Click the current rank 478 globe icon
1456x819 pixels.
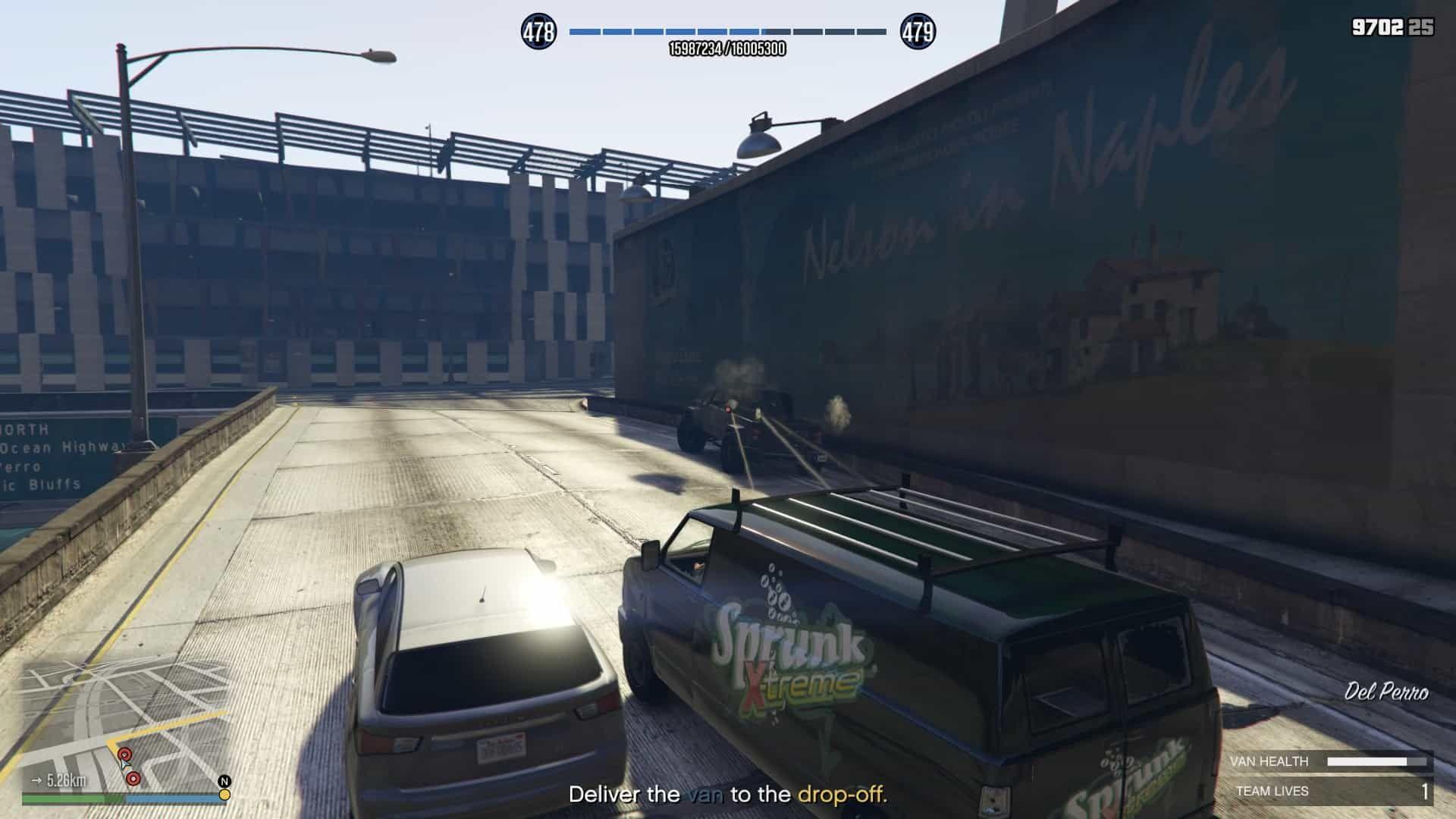point(538,32)
